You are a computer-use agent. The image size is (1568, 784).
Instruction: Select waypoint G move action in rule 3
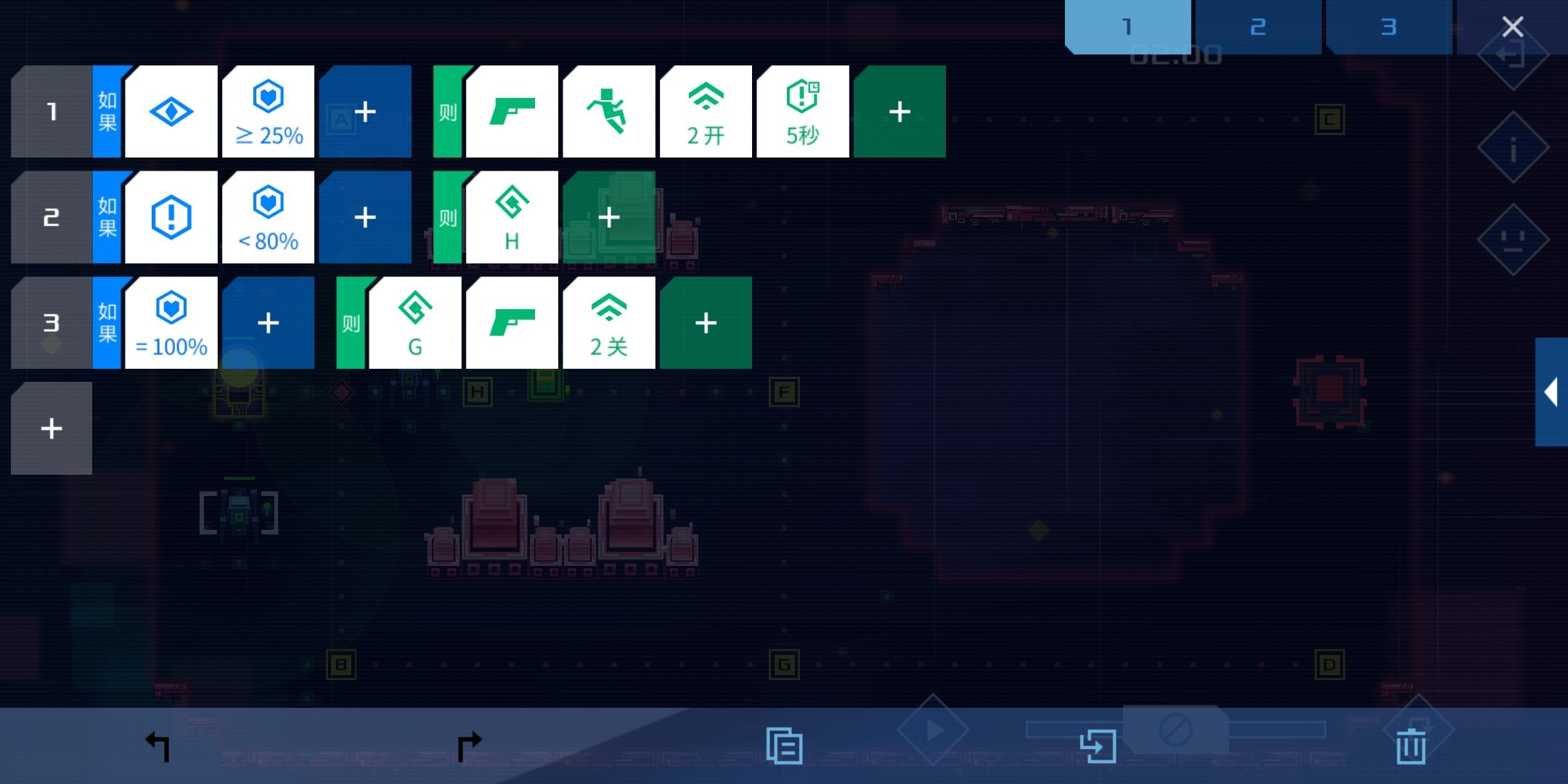pos(415,322)
